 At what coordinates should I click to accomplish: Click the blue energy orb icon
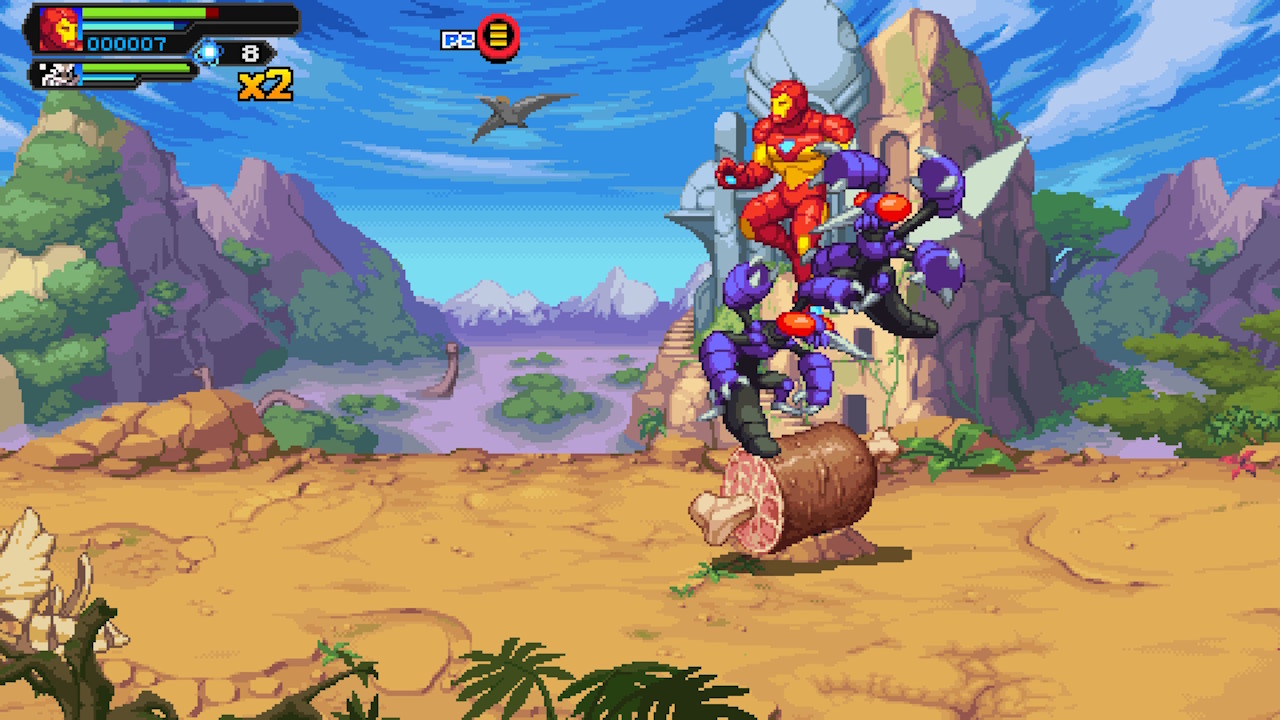[207, 52]
